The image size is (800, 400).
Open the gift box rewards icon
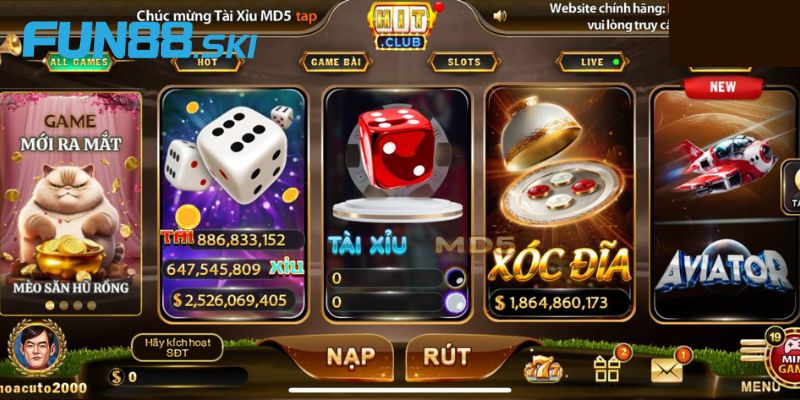[608, 369]
